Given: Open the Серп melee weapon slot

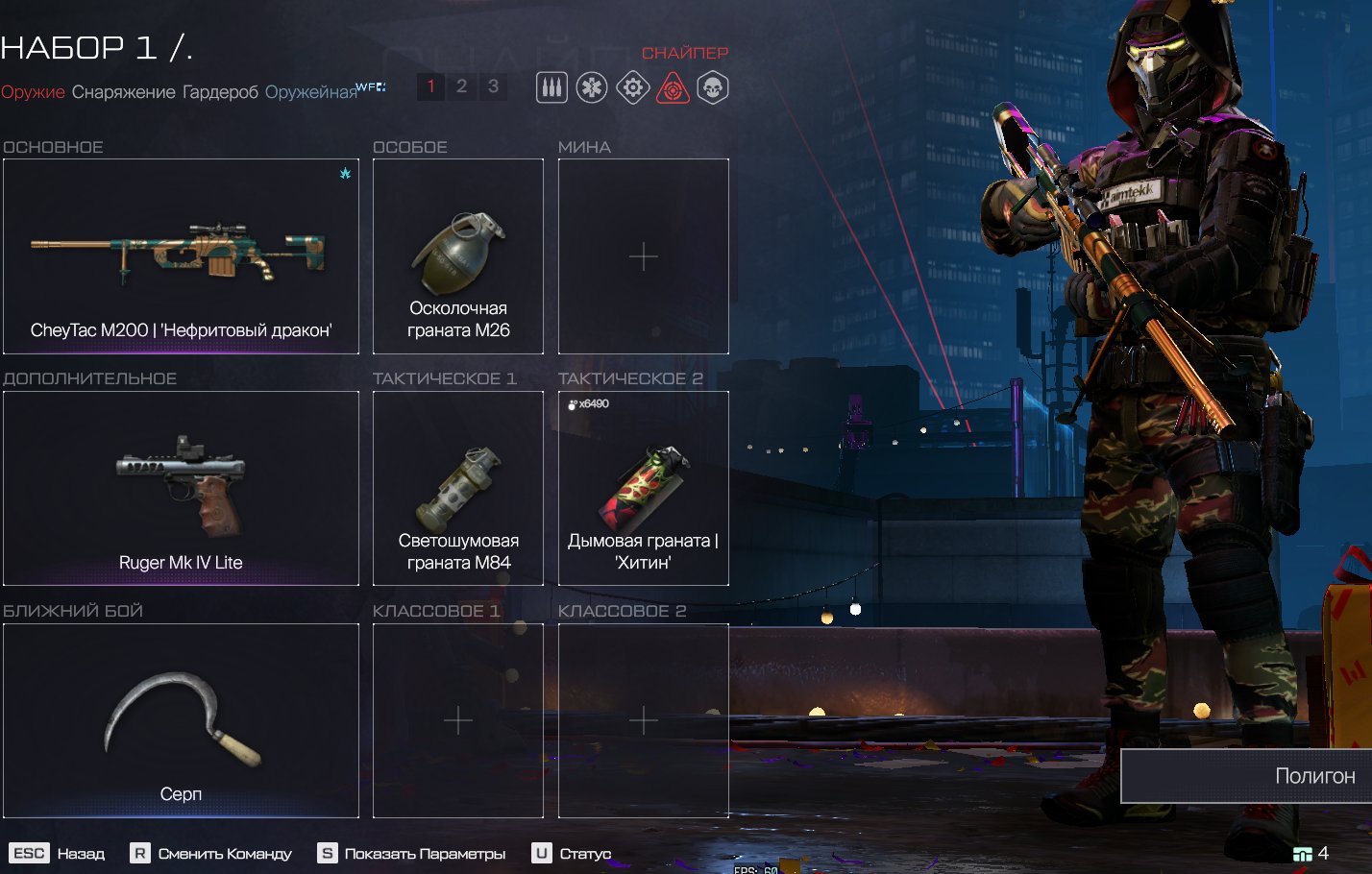Looking at the screenshot, I should tap(181, 720).
